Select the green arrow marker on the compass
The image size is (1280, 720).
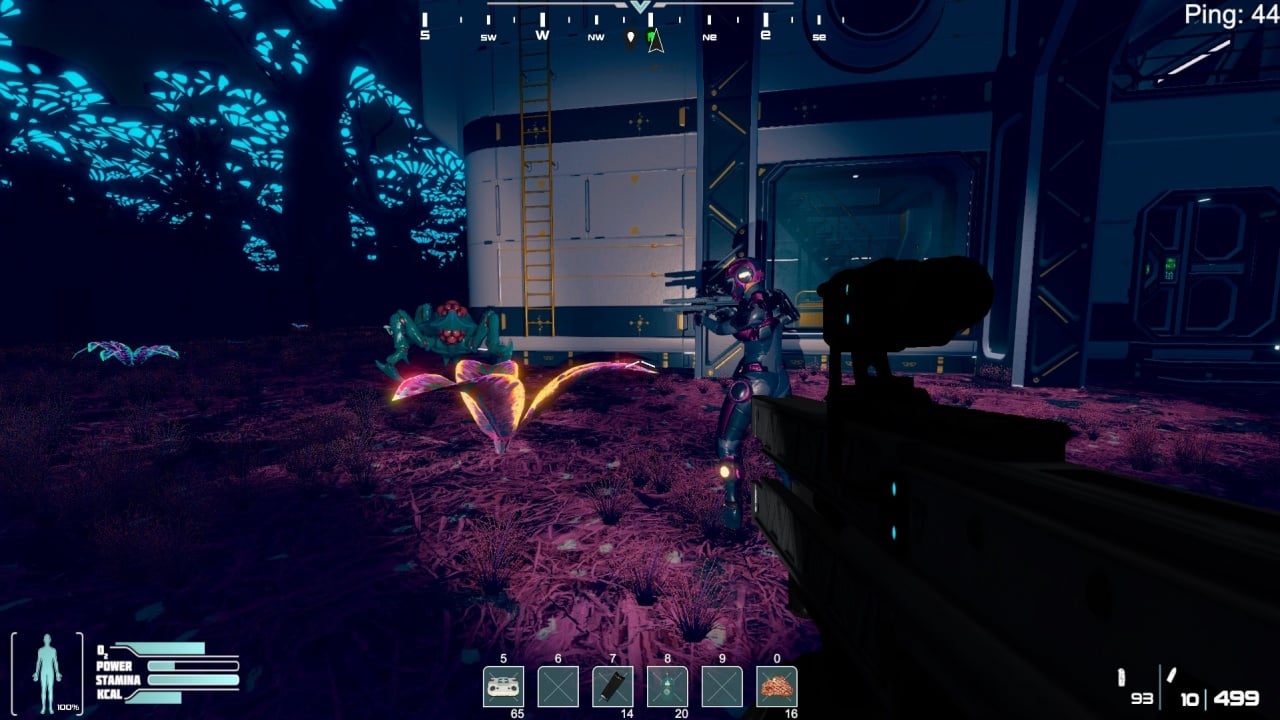click(656, 40)
